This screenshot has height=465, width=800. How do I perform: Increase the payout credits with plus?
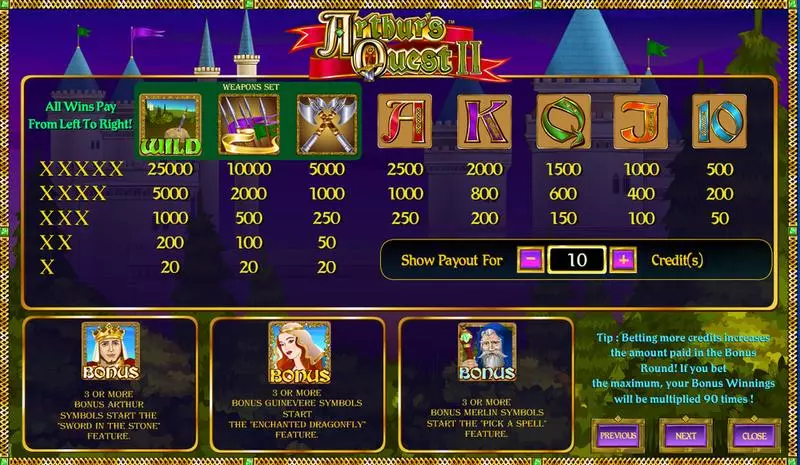pyautogui.click(x=623, y=260)
